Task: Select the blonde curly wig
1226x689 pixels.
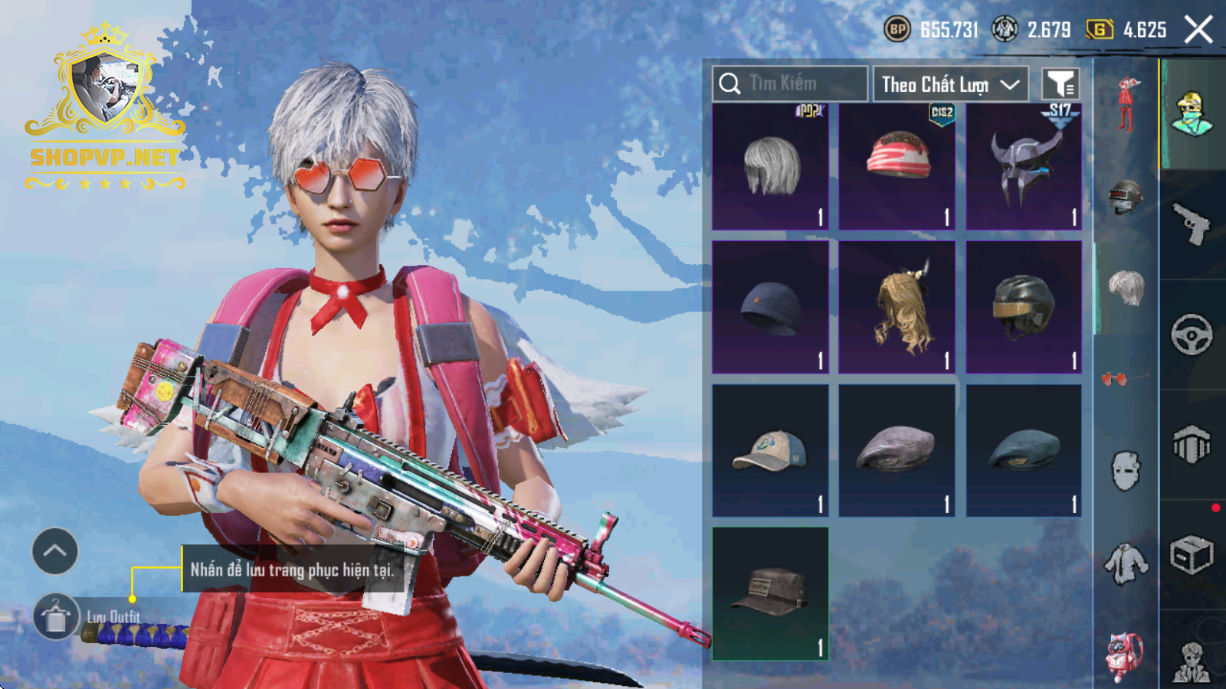Action: (x=897, y=308)
